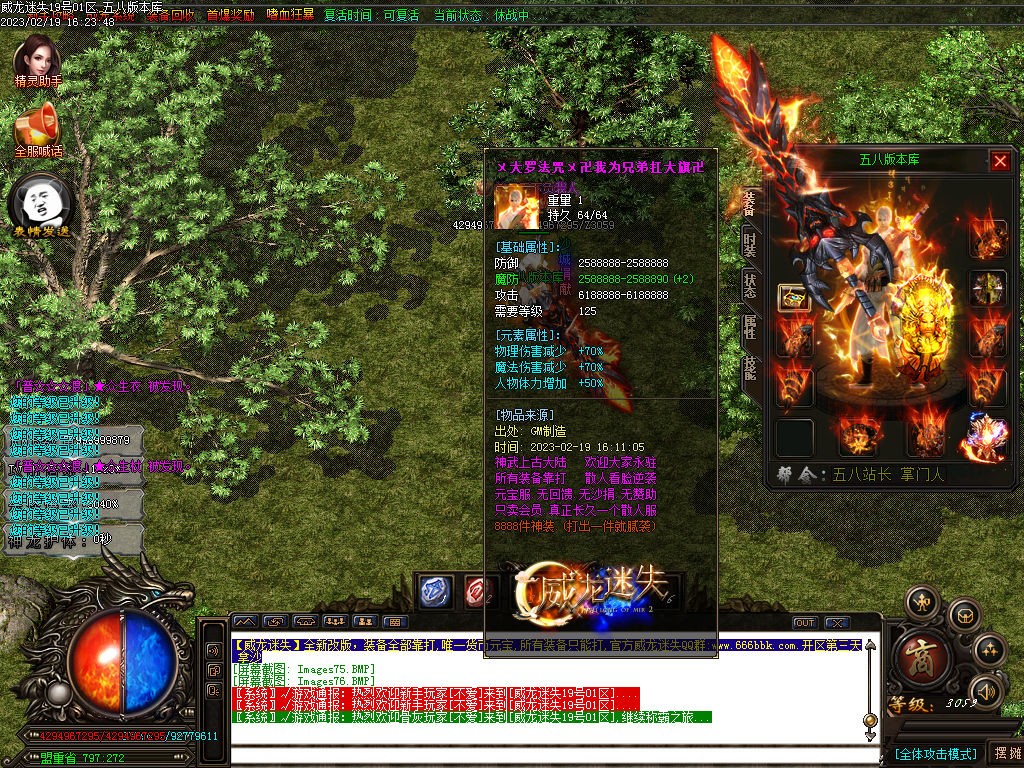
Task: Click the 全服喊话 megaphone icon
Action: pyautogui.click(x=38, y=128)
